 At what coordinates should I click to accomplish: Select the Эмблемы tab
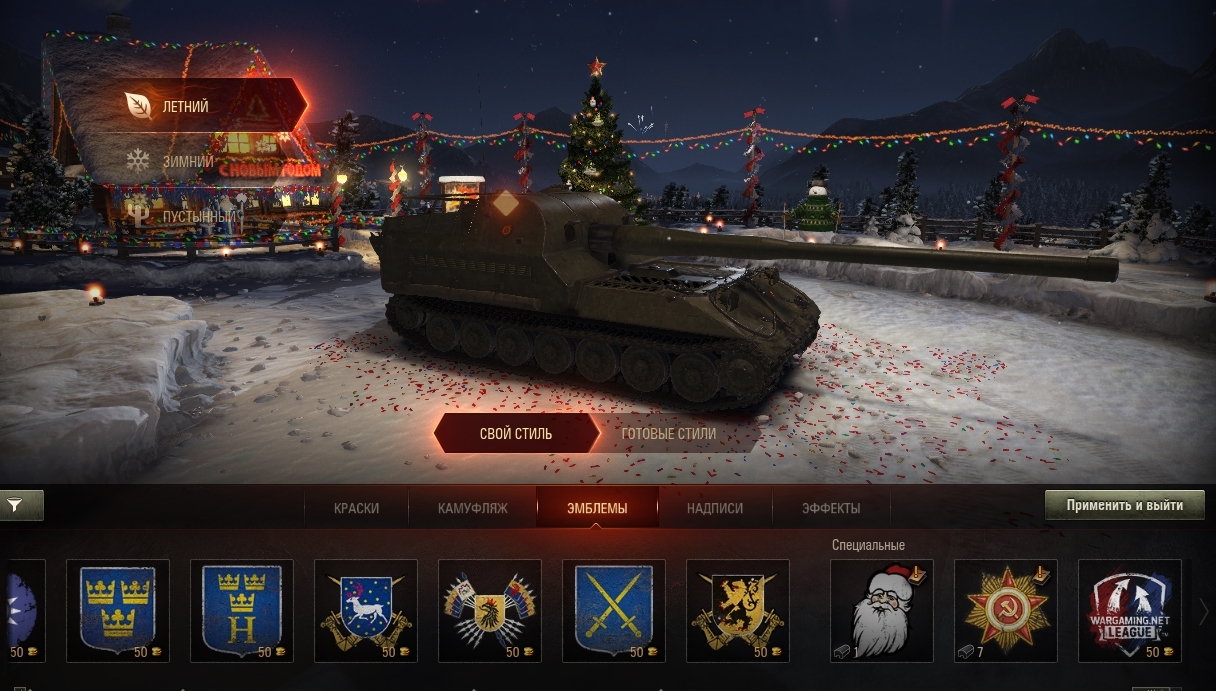(597, 508)
